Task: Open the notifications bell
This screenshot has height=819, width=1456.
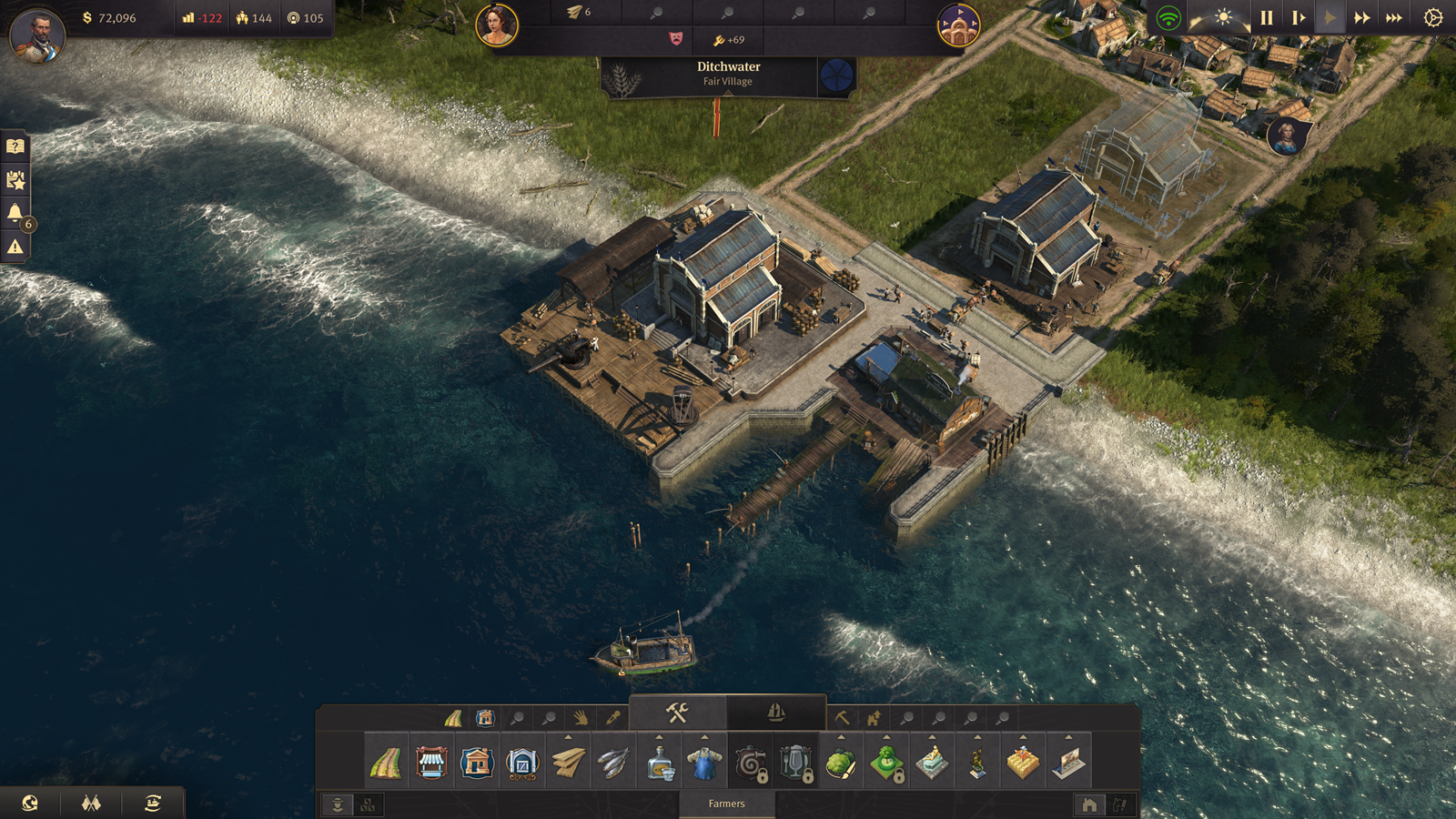Action: point(15,213)
